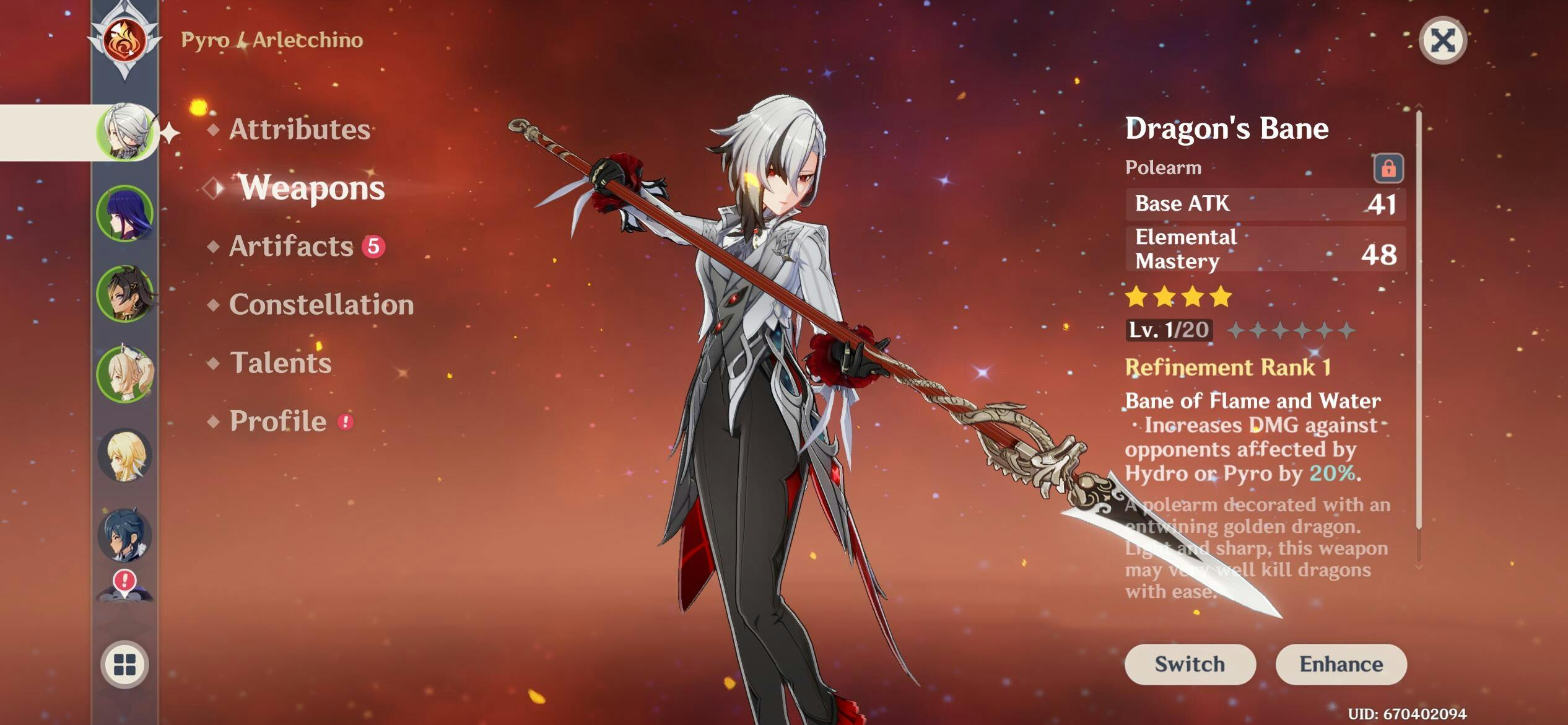Close the character screen
The image size is (1568, 725).
(x=1442, y=41)
